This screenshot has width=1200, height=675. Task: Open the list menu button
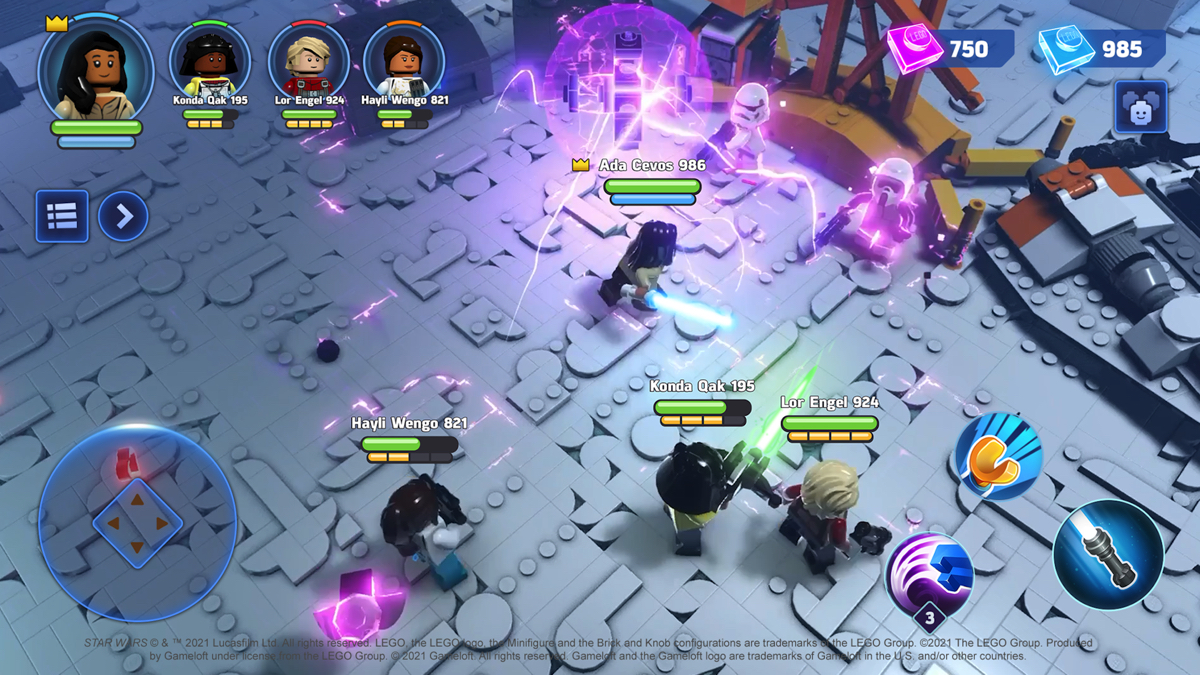(x=62, y=216)
